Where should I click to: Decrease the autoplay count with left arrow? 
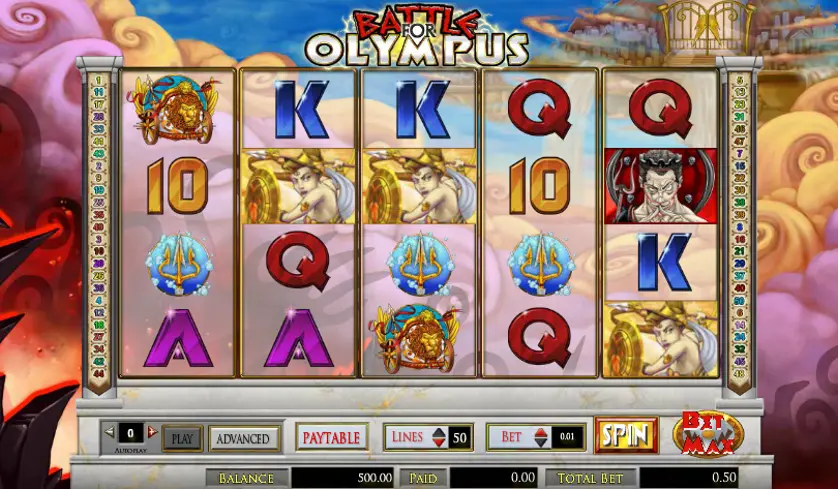(109, 432)
